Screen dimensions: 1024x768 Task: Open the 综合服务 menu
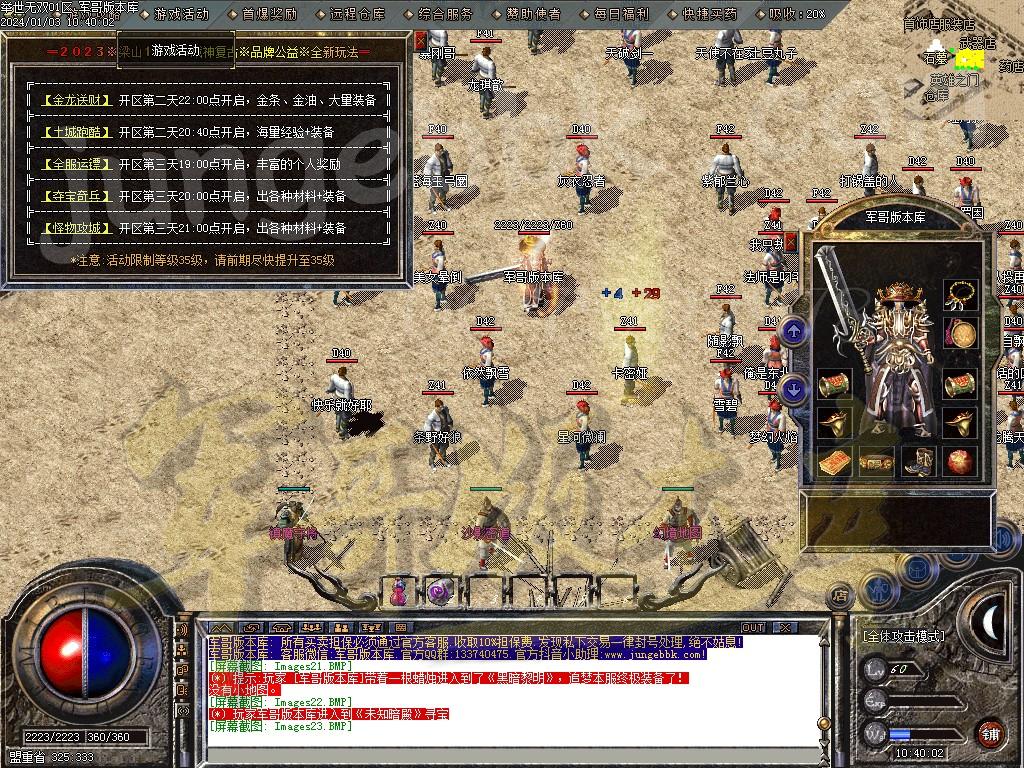[x=445, y=14]
